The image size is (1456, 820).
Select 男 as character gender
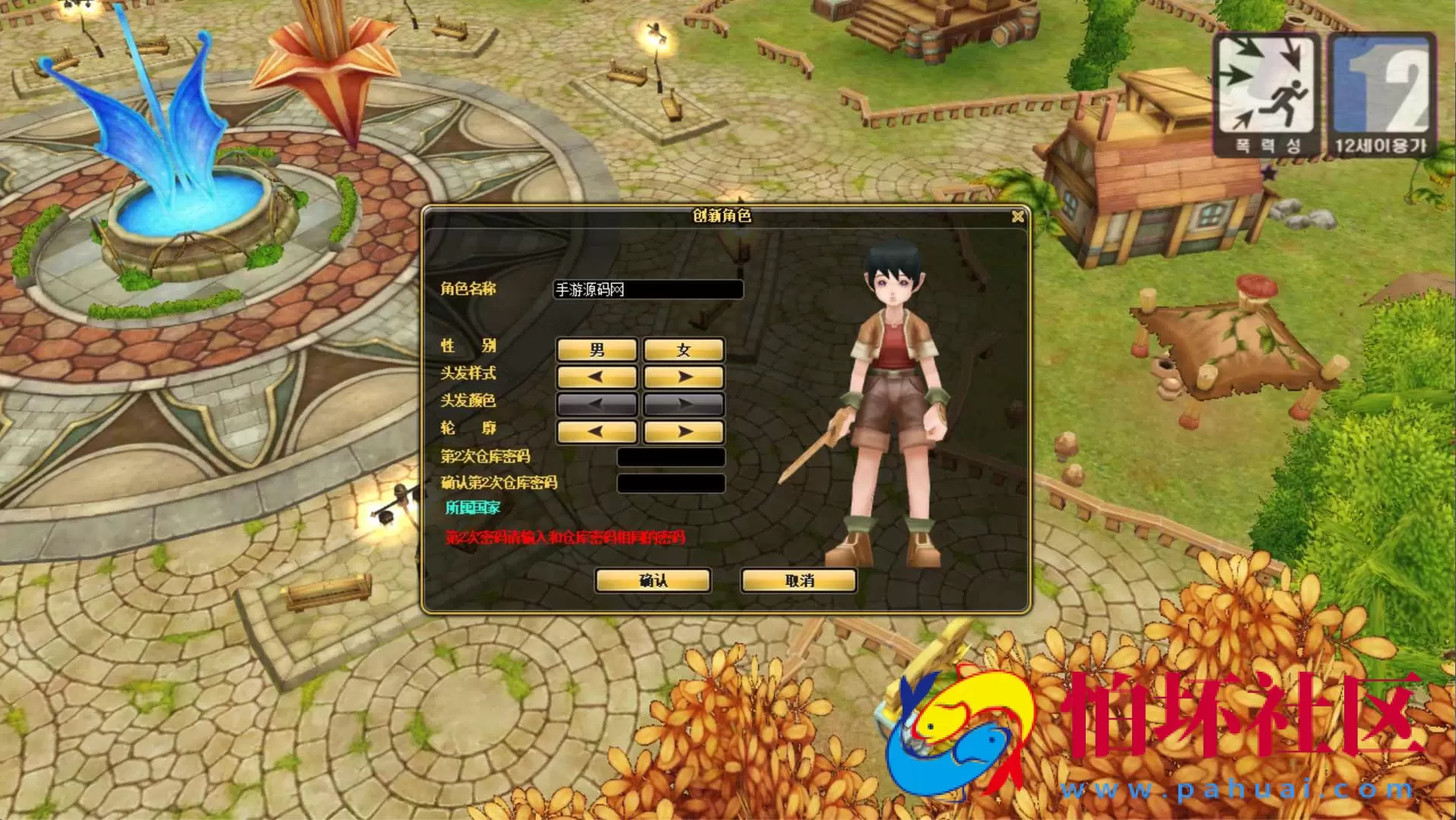click(x=596, y=349)
